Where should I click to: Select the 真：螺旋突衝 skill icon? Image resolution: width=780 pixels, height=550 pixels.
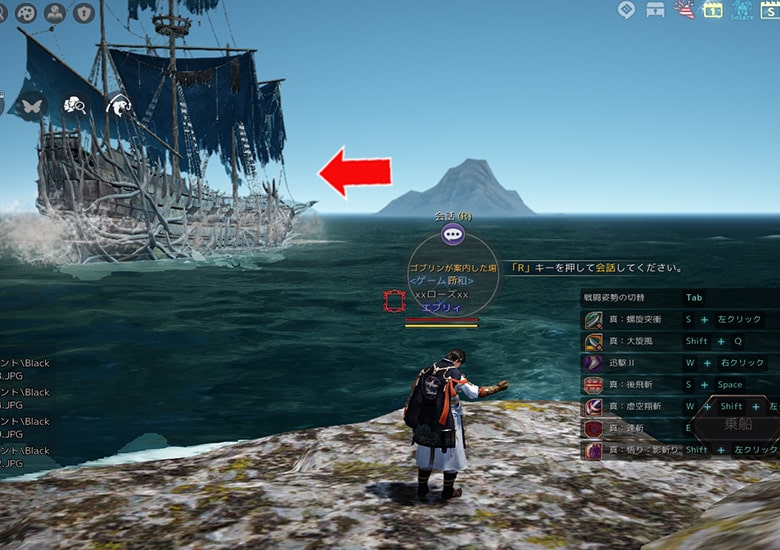[593, 319]
